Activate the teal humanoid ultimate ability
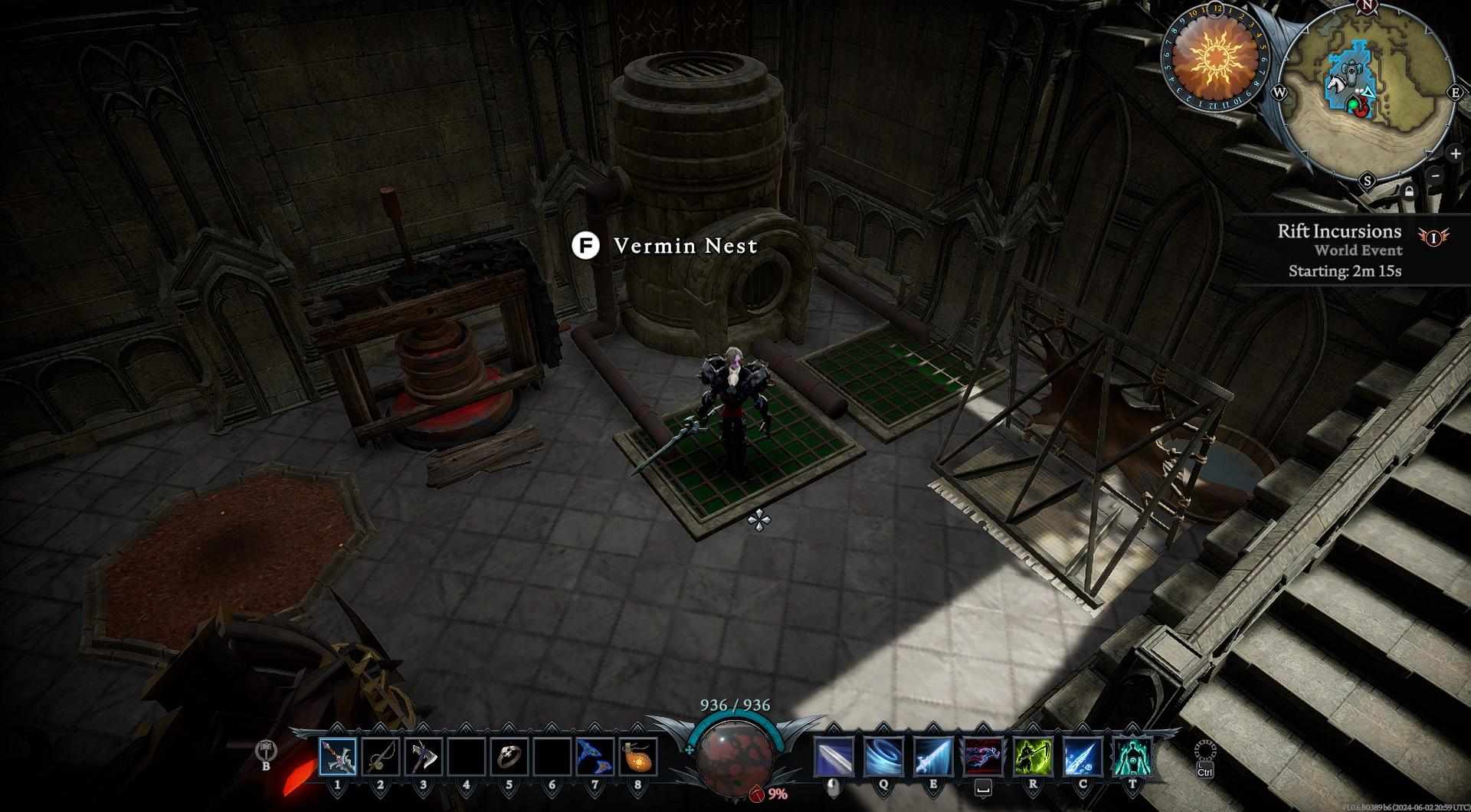This screenshot has width=1471, height=812. [1132, 757]
